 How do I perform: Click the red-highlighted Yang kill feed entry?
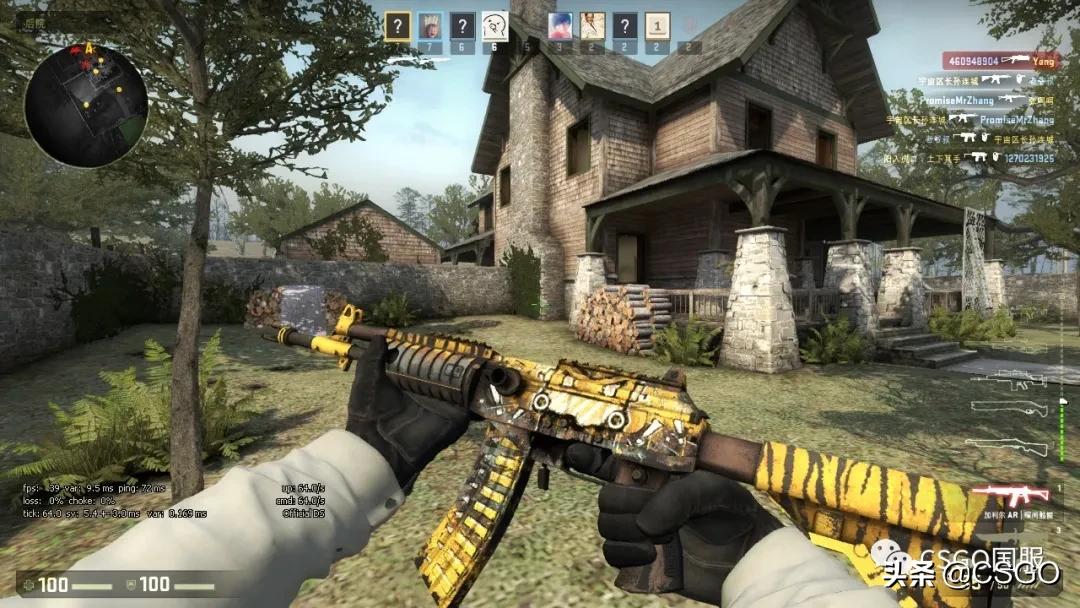pos(1001,61)
